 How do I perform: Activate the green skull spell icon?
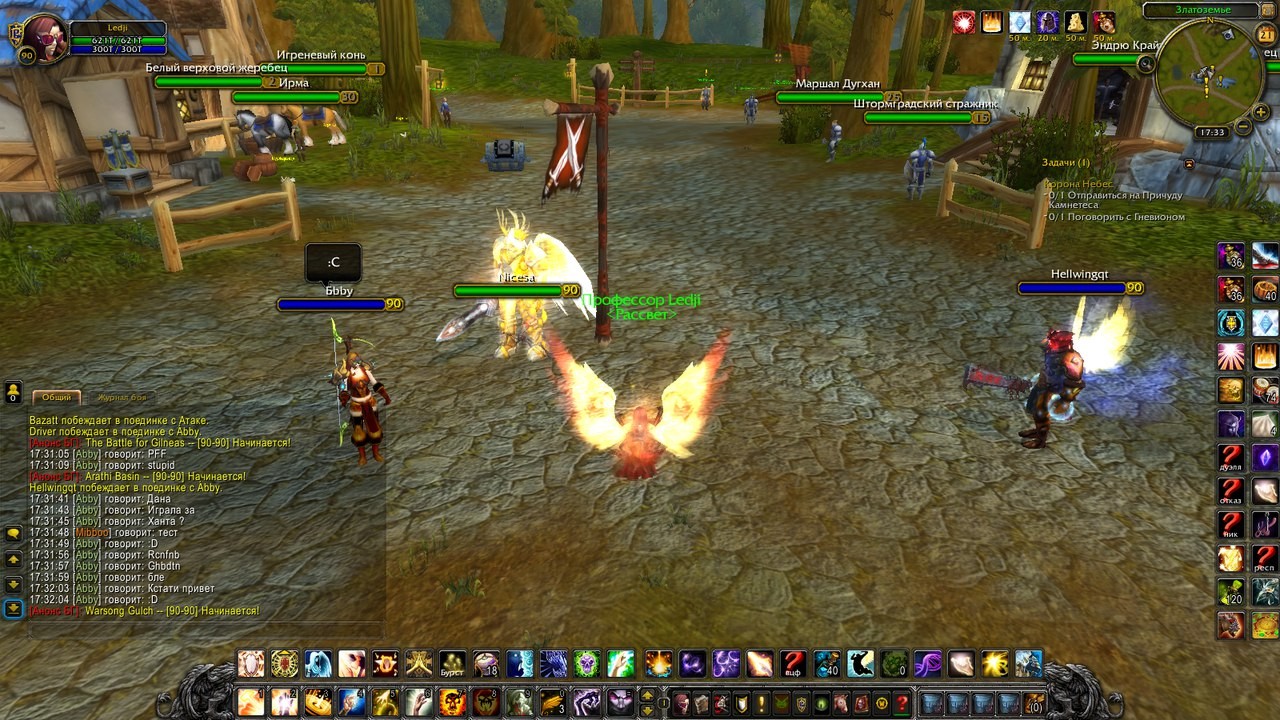click(586, 664)
